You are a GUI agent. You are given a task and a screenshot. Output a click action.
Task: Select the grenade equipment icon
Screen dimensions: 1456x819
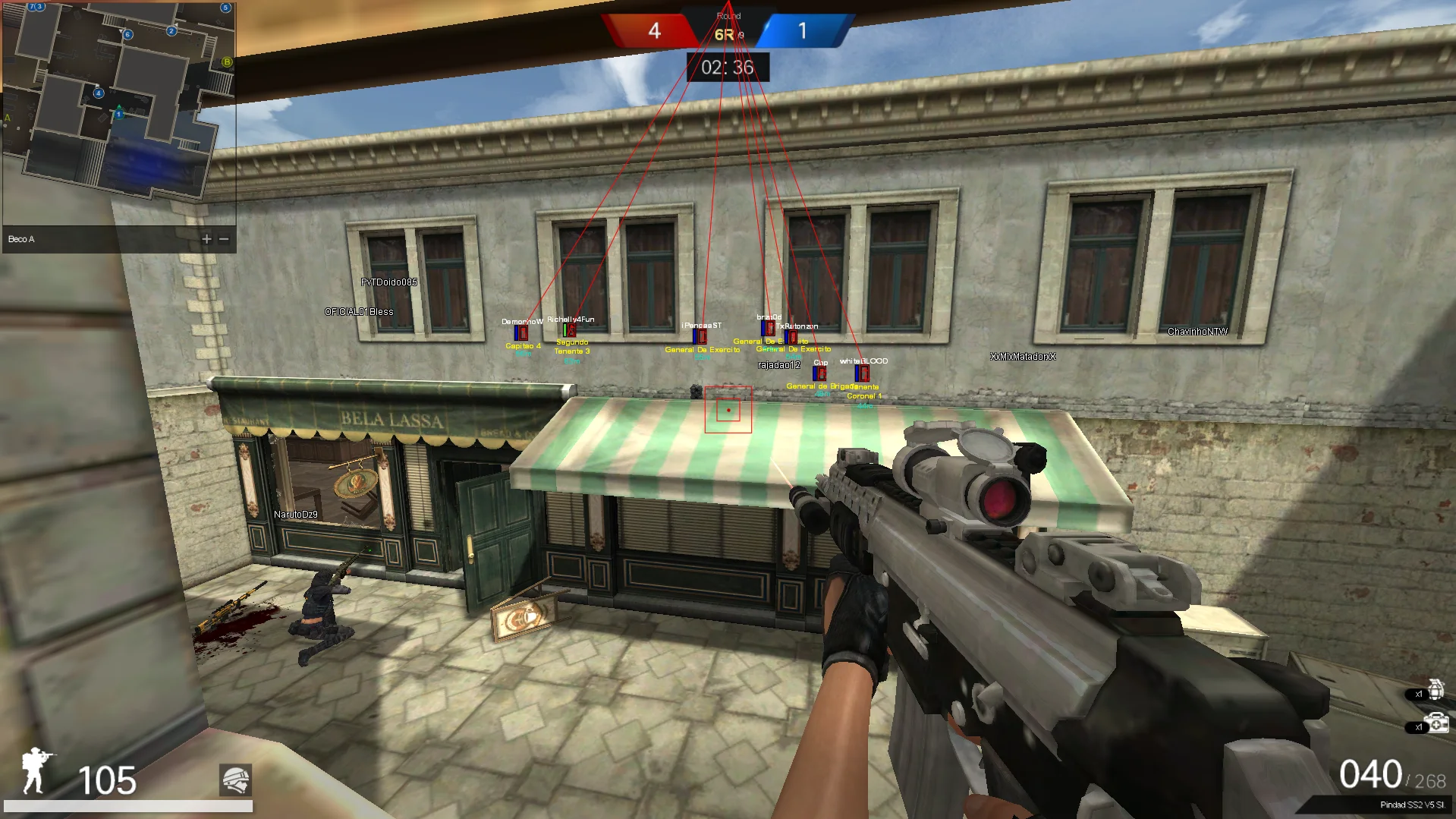pos(1436,690)
